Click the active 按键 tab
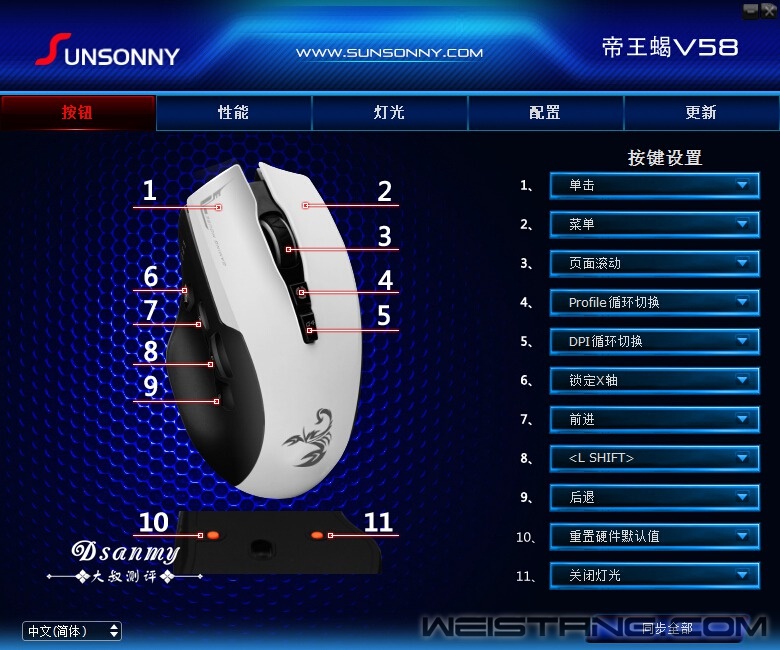Screen dimensions: 780x650 pos(78,113)
